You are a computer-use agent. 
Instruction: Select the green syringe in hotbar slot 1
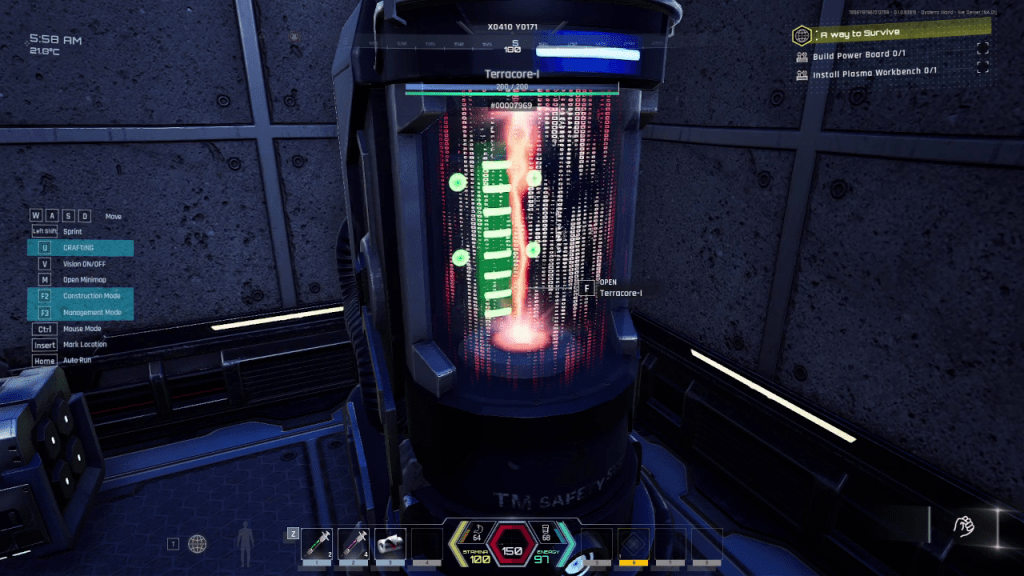point(317,544)
